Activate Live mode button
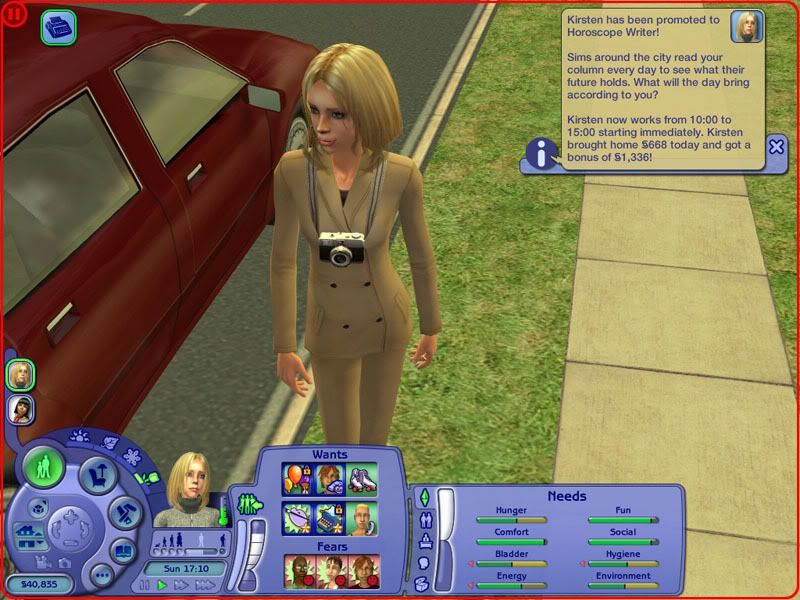Viewport: 800px width, 600px height. [x=44, y=468]
